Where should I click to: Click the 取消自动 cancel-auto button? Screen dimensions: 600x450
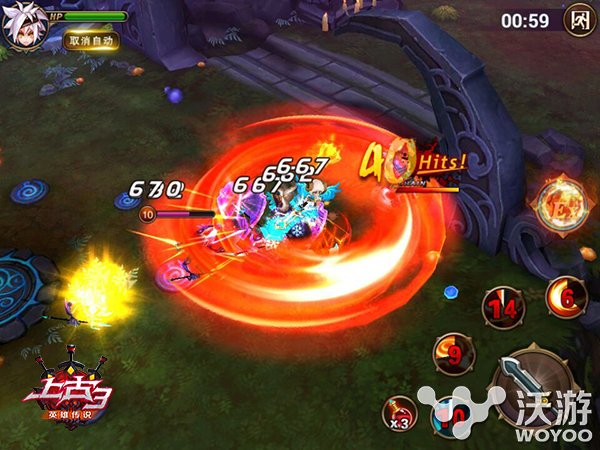[x=90, y=41]
